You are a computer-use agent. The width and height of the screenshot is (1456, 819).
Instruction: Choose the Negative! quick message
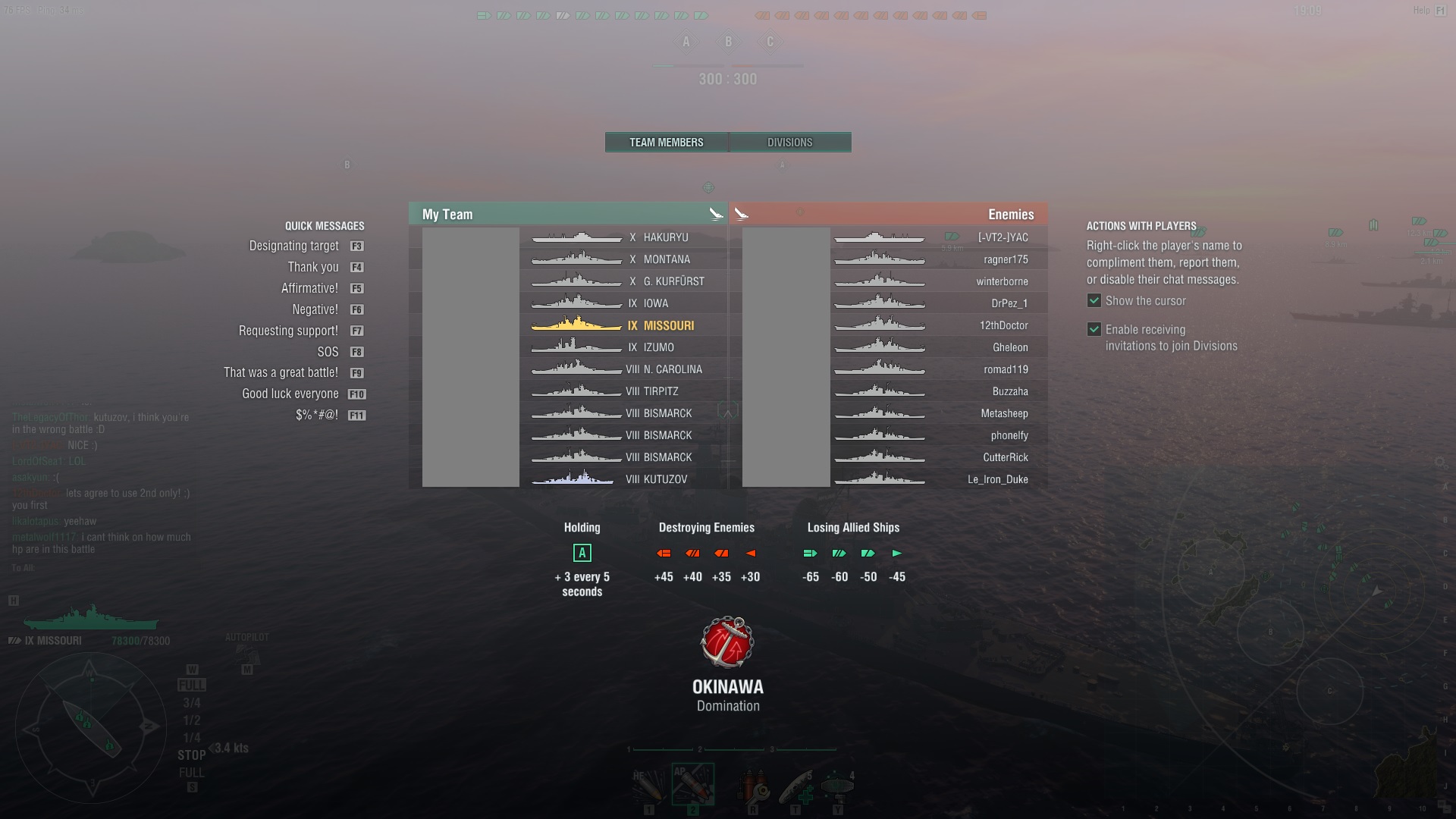(x=315, y=310)
